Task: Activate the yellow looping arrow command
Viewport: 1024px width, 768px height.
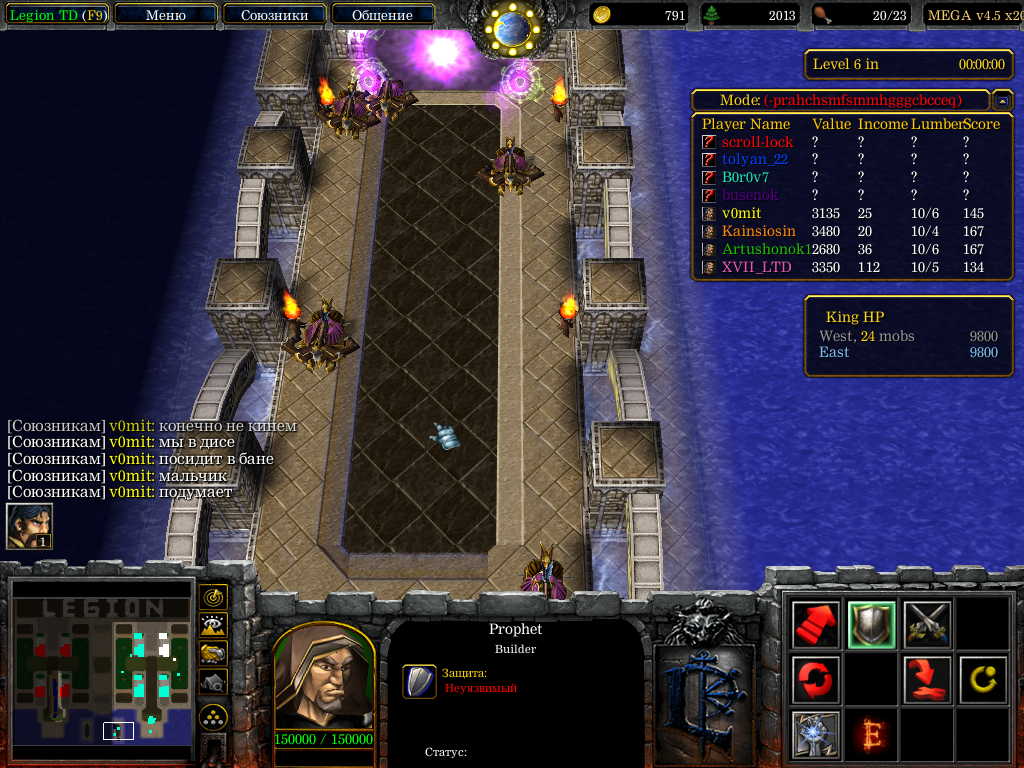Action: pyautogui.click(x=982, y=680)
